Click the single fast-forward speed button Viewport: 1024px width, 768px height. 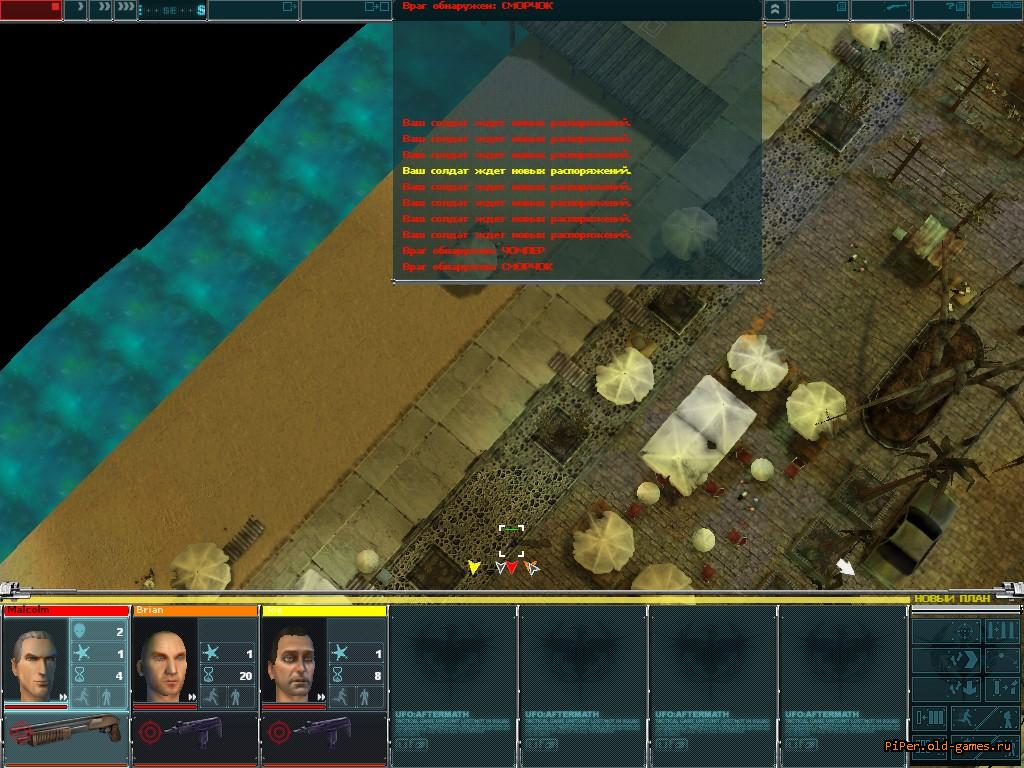[75, 10]
